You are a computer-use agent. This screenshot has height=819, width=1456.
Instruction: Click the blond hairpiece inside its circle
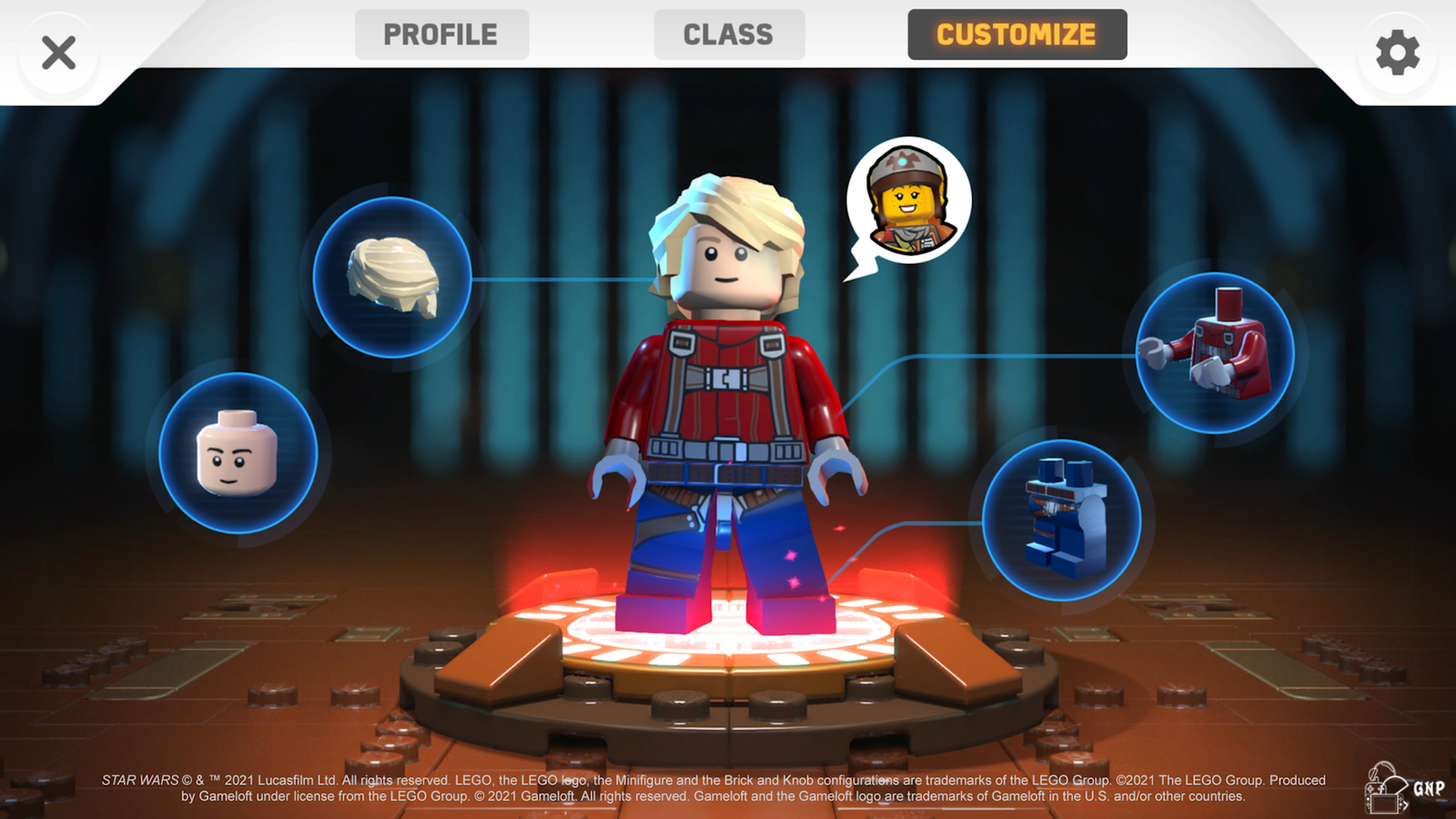coord(393,276)
